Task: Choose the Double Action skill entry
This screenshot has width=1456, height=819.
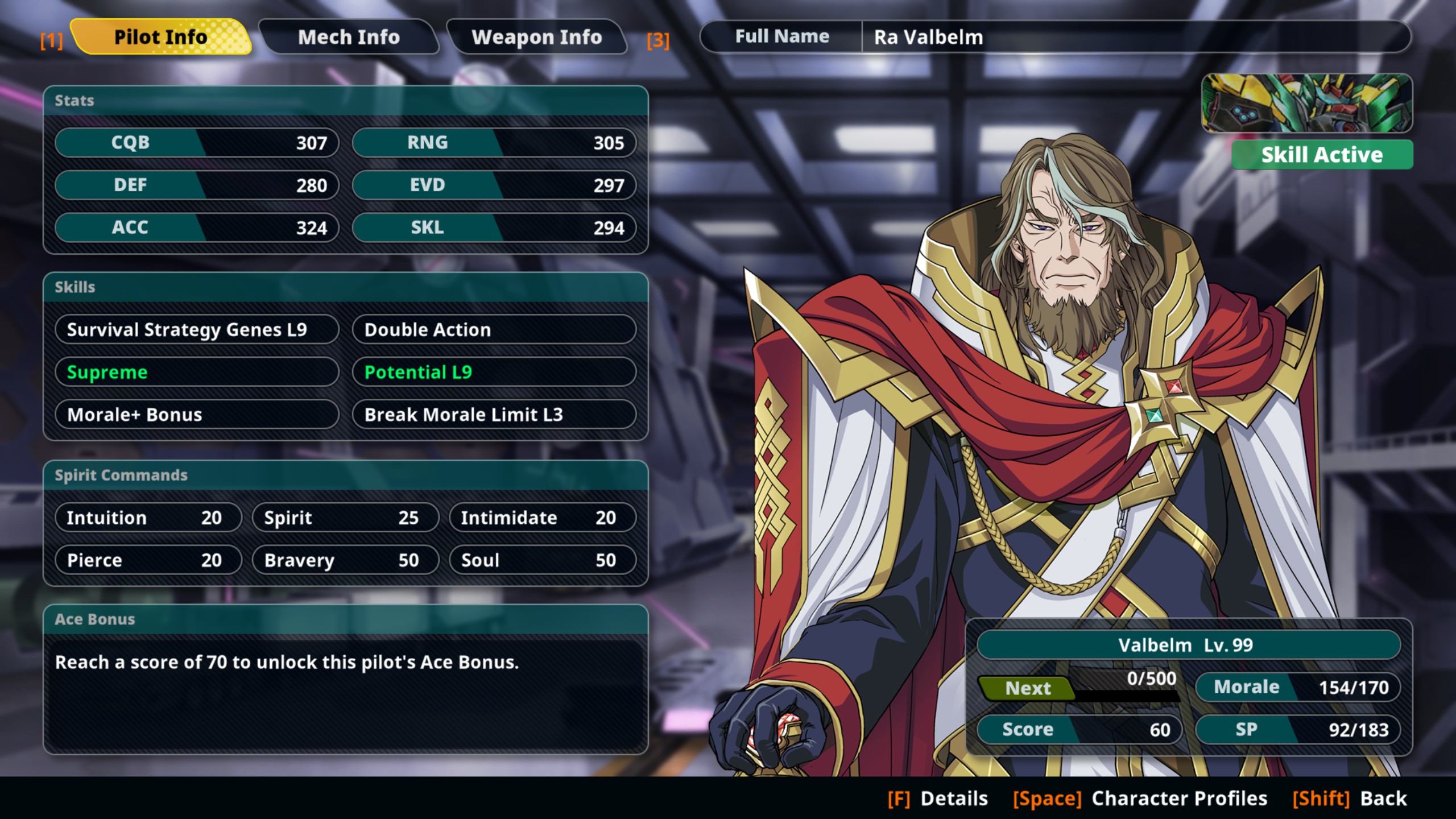Action: (x=494, y=330)
